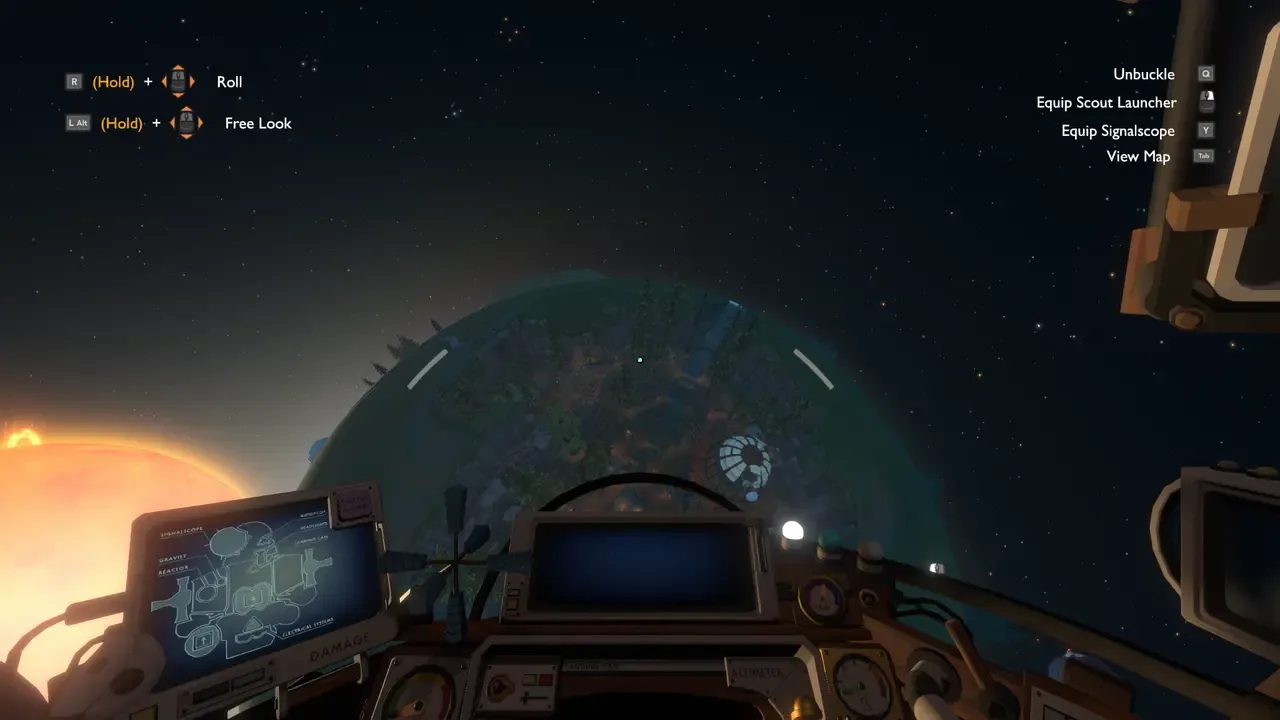Toggle the L Alt (Hold) Free Look binding
This screenshot has height=720, width=1280.
tap(78, 123)
